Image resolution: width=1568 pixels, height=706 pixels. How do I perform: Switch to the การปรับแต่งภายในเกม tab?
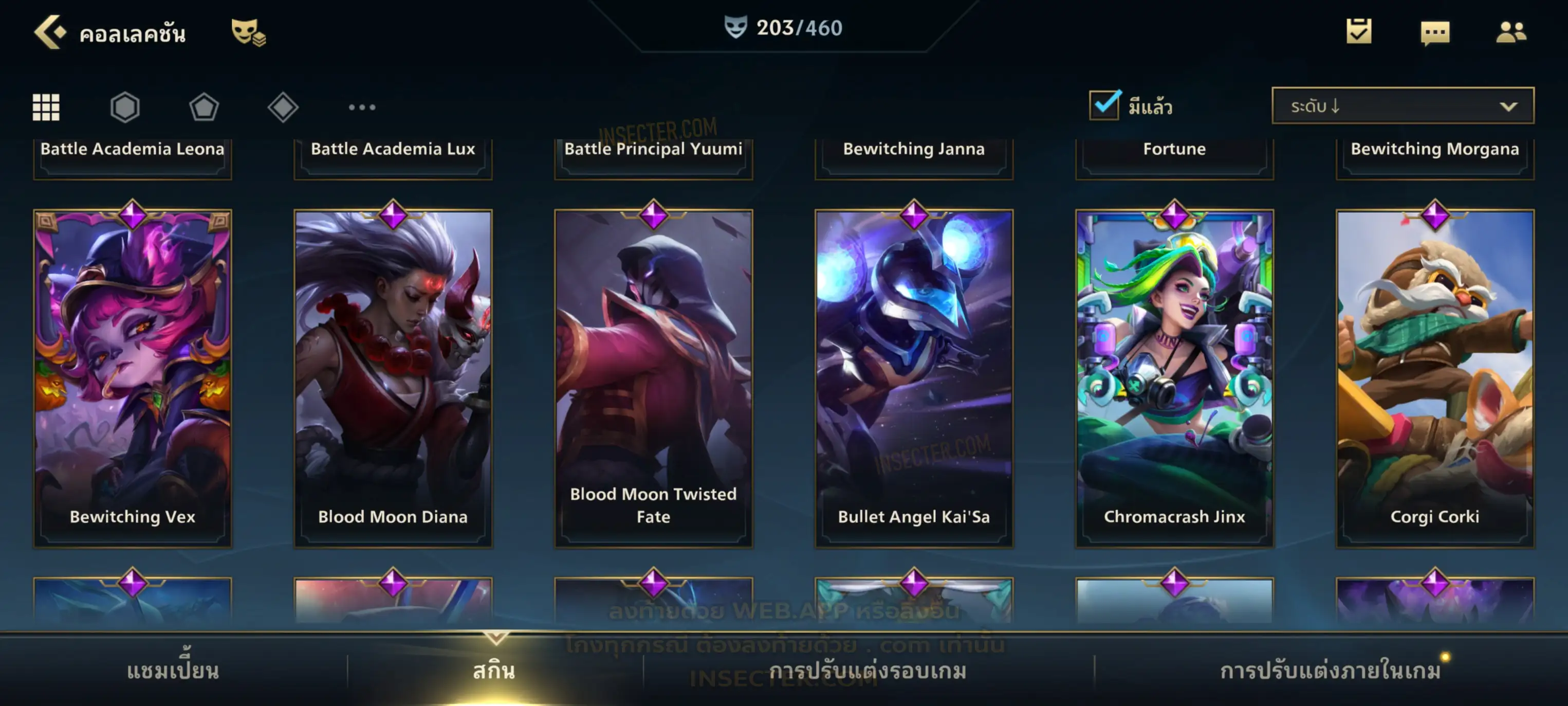[1330, 670]
